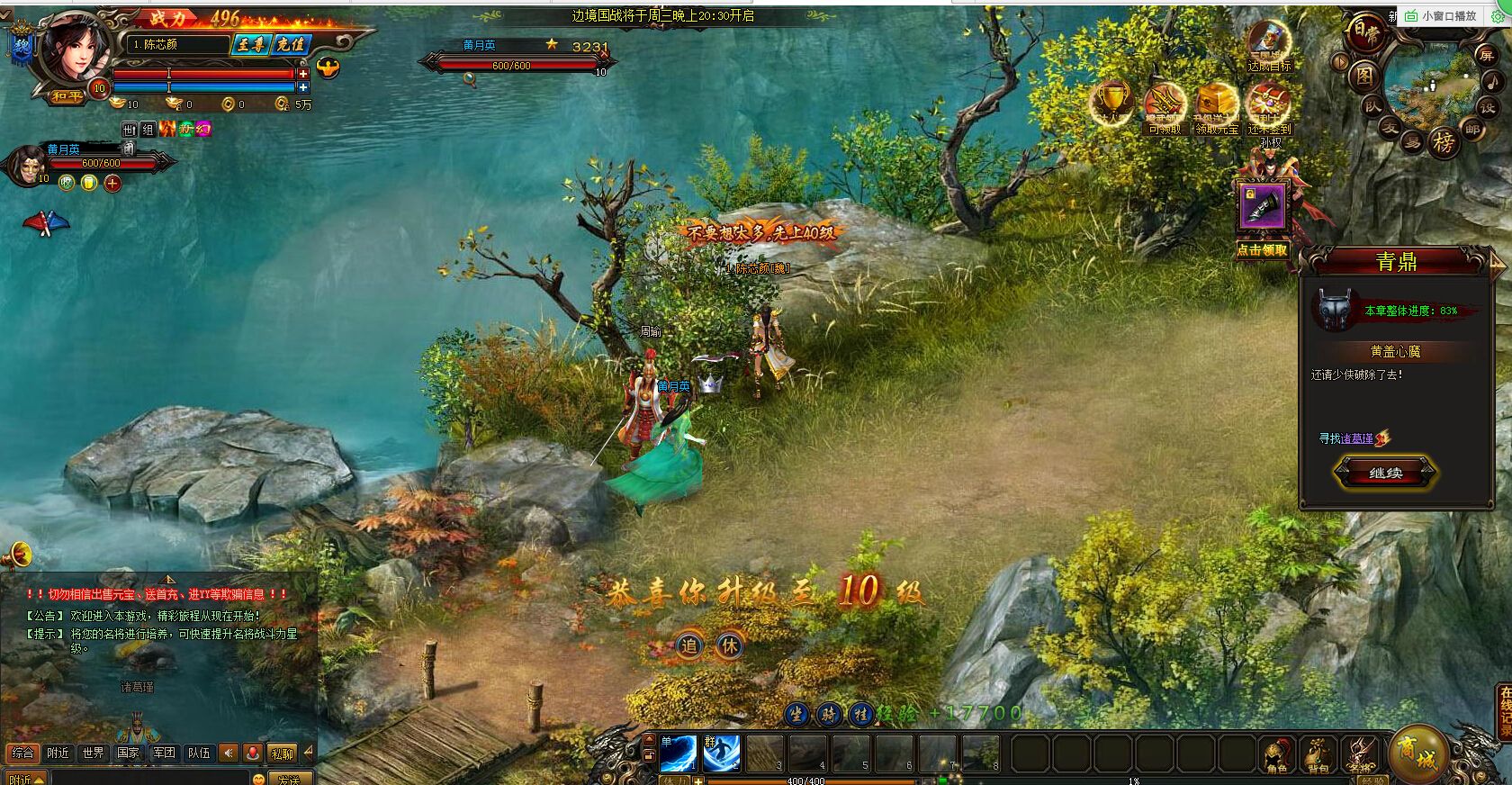Image resolution: width=1512 pixels, height=785 pixels.
Task: Open the 日常 daily activities button
Action: click(x=1362, y=32)
